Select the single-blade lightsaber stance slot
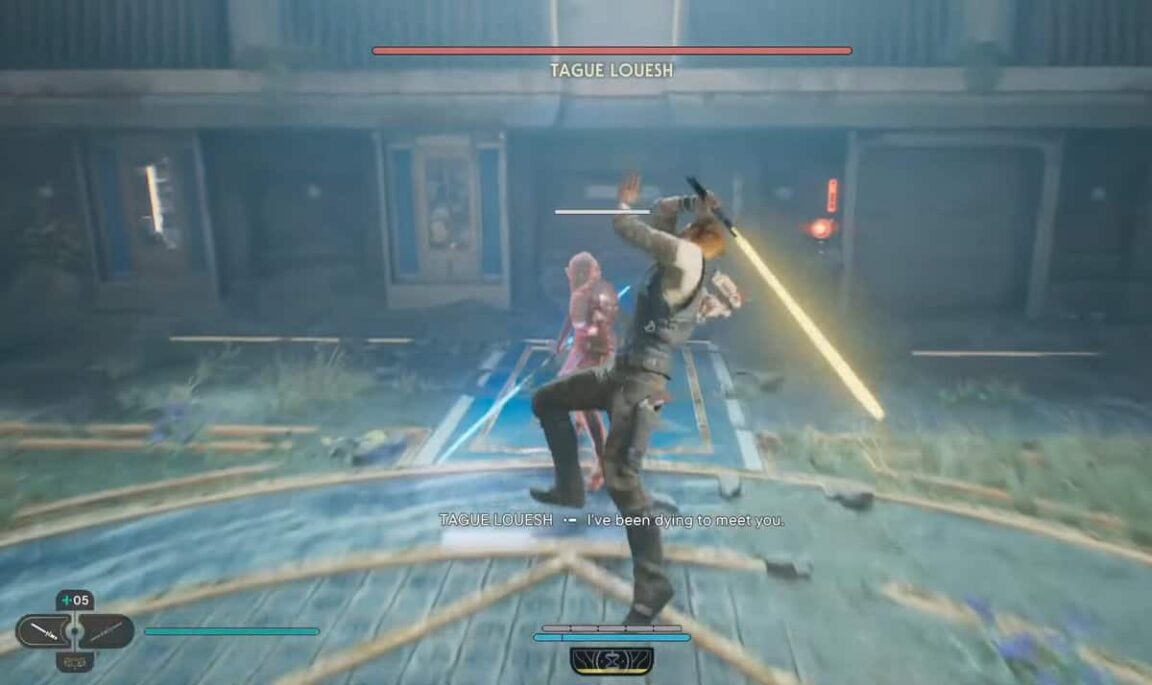Image resolution: width=1152 pixels, height=685 pixels. pos(44,631)
